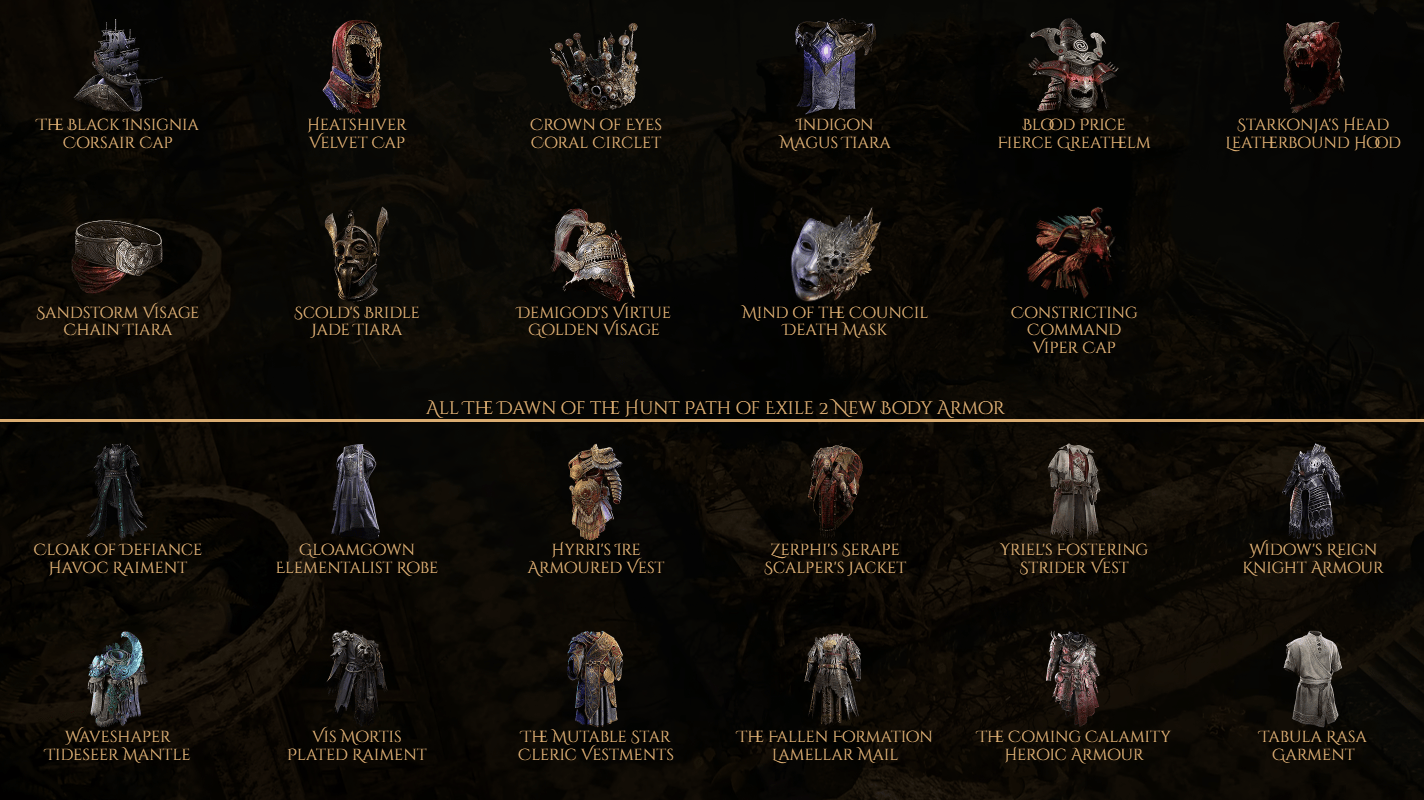The width and height of the screenshot is (1424, 800).
Task: Choose Zerphi's Serape Scalper's Jacket
Action: point(835,492)
